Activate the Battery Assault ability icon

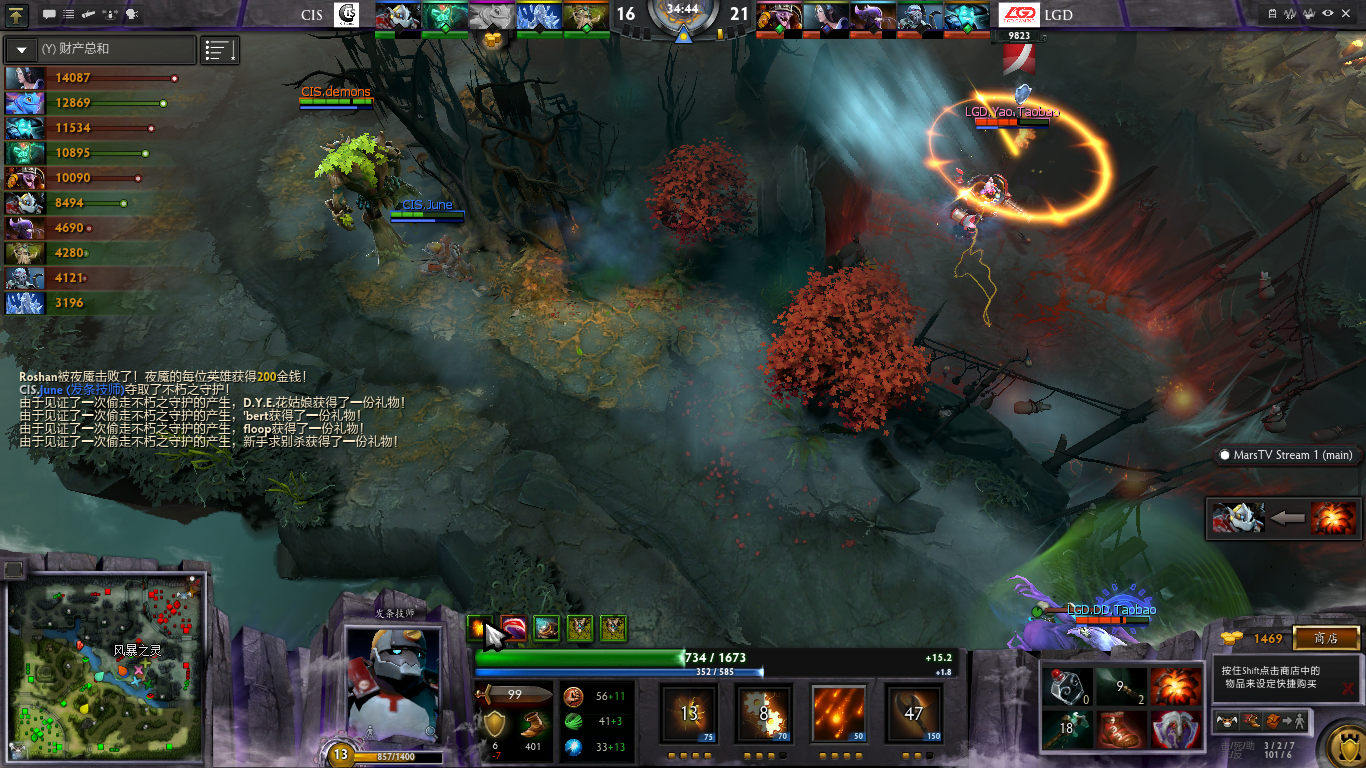[689, 712]
